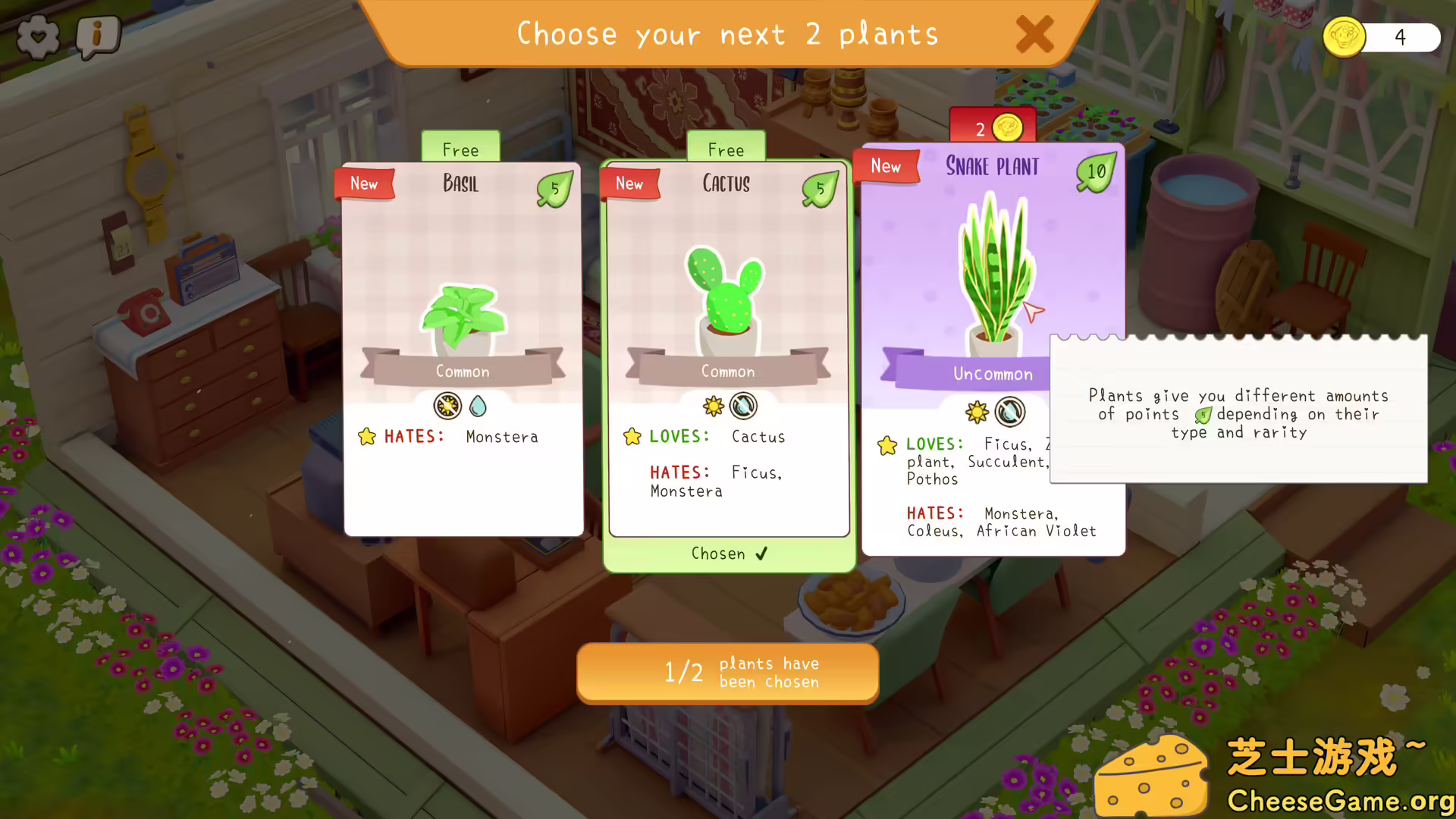Viewport: 1456px width, 819px height.
Task: Click the sun care icon on Cactus card
Action: click(x=712, y=406)
